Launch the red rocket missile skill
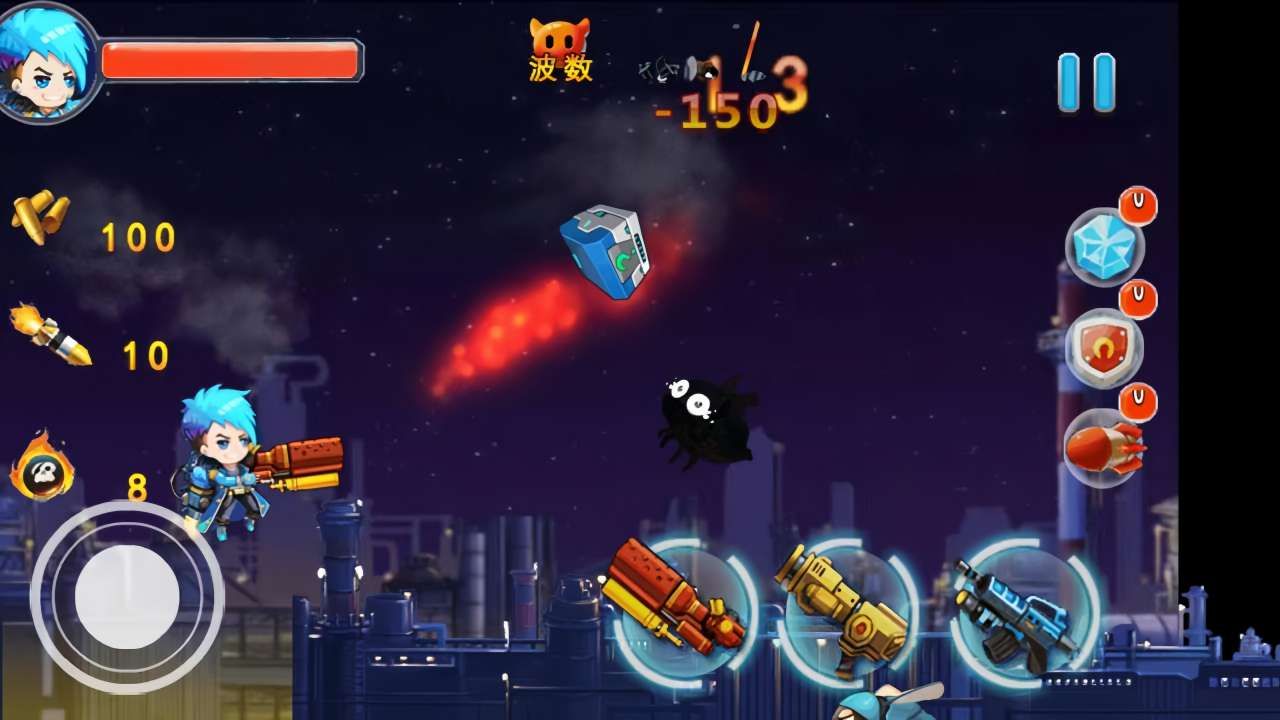The height and width of the screenshot is (720, 1280). pyautogui.click(x=1103, y=448)
